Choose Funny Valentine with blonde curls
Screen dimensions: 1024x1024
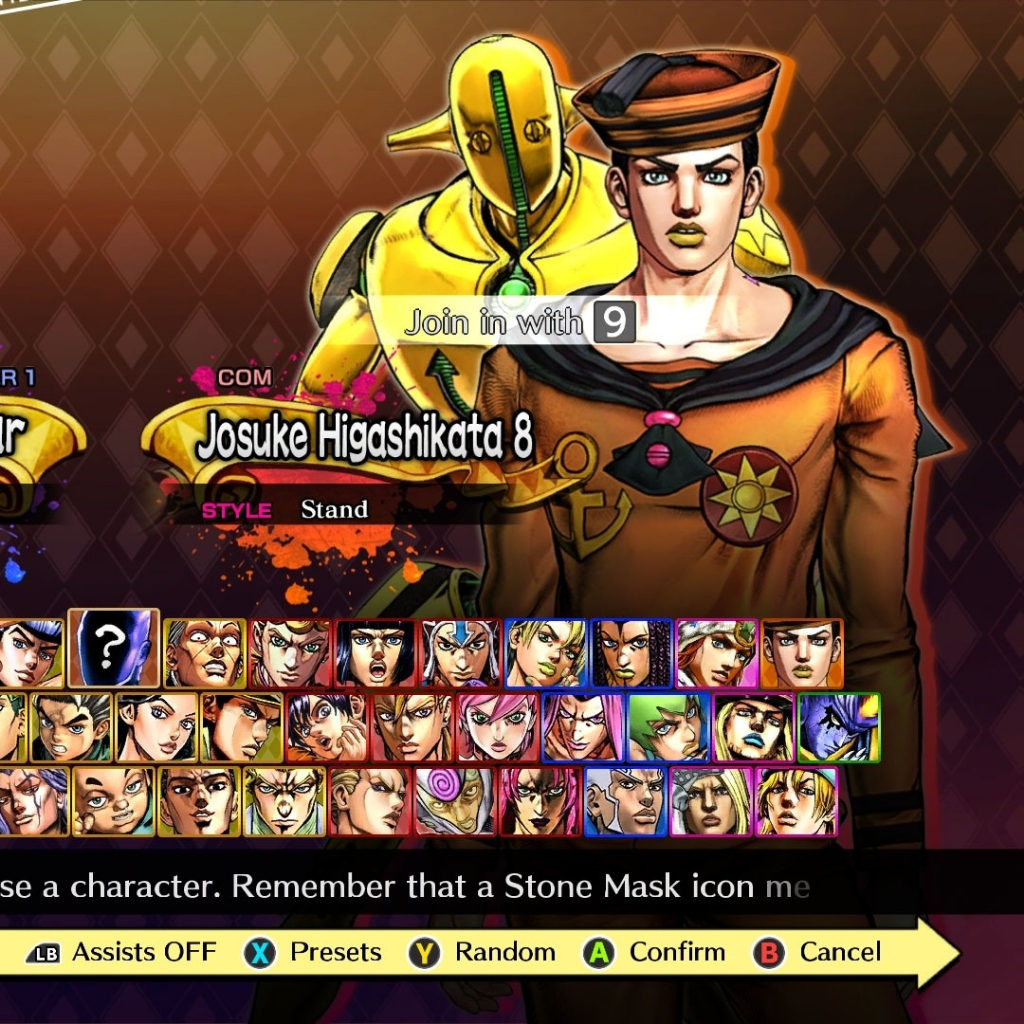click(x=711, y=801)
